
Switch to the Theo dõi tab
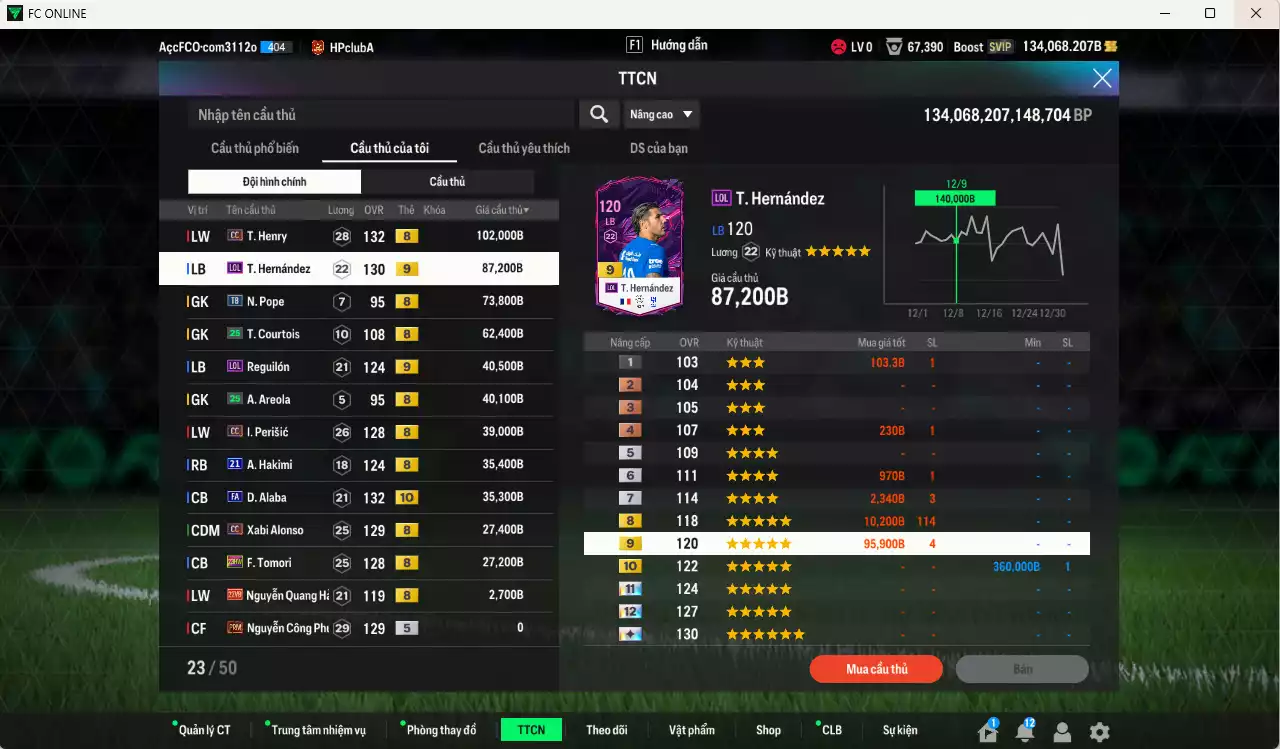click(x=607, y=729)
